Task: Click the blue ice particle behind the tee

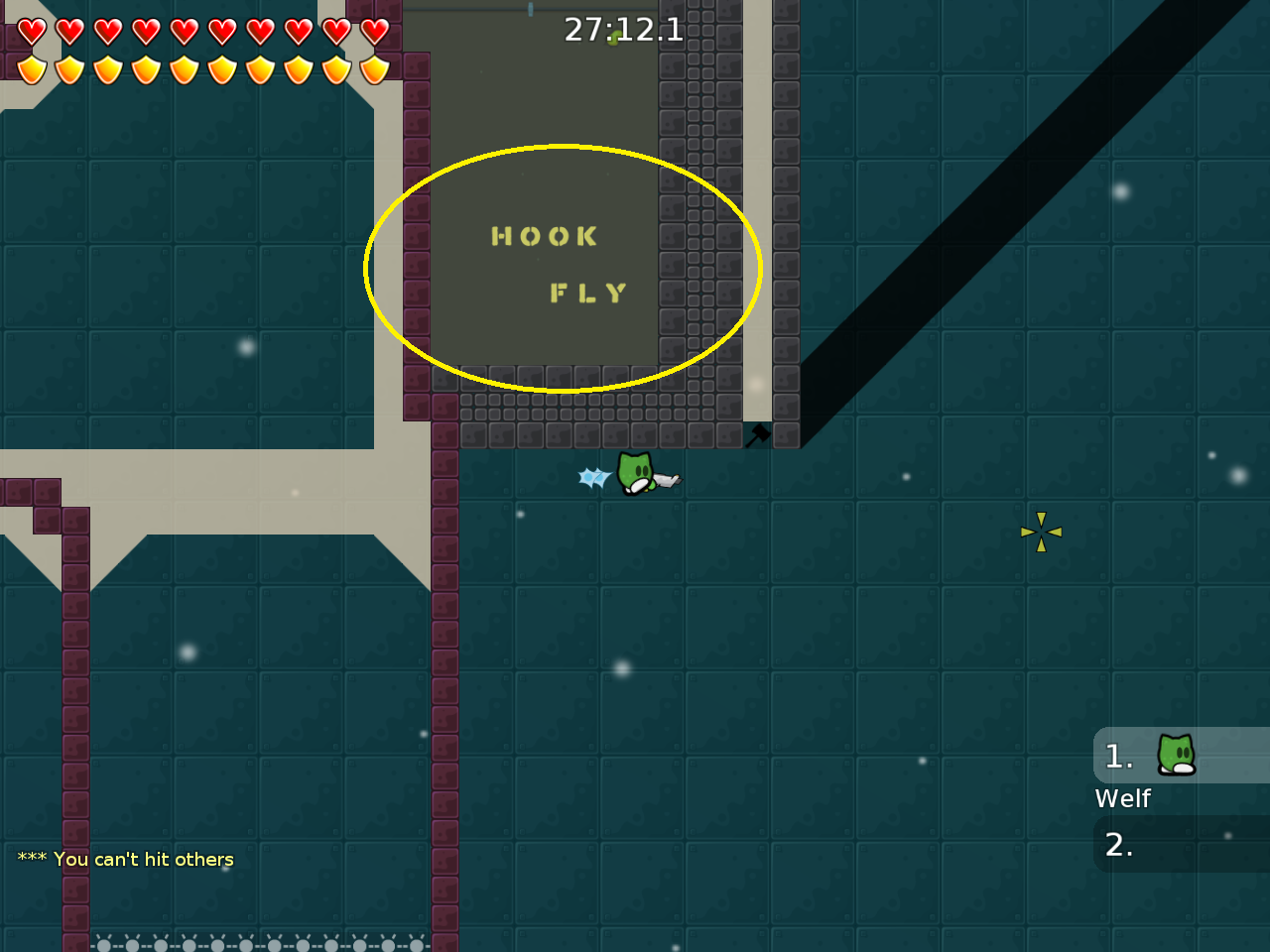Action: pos(592,477)
